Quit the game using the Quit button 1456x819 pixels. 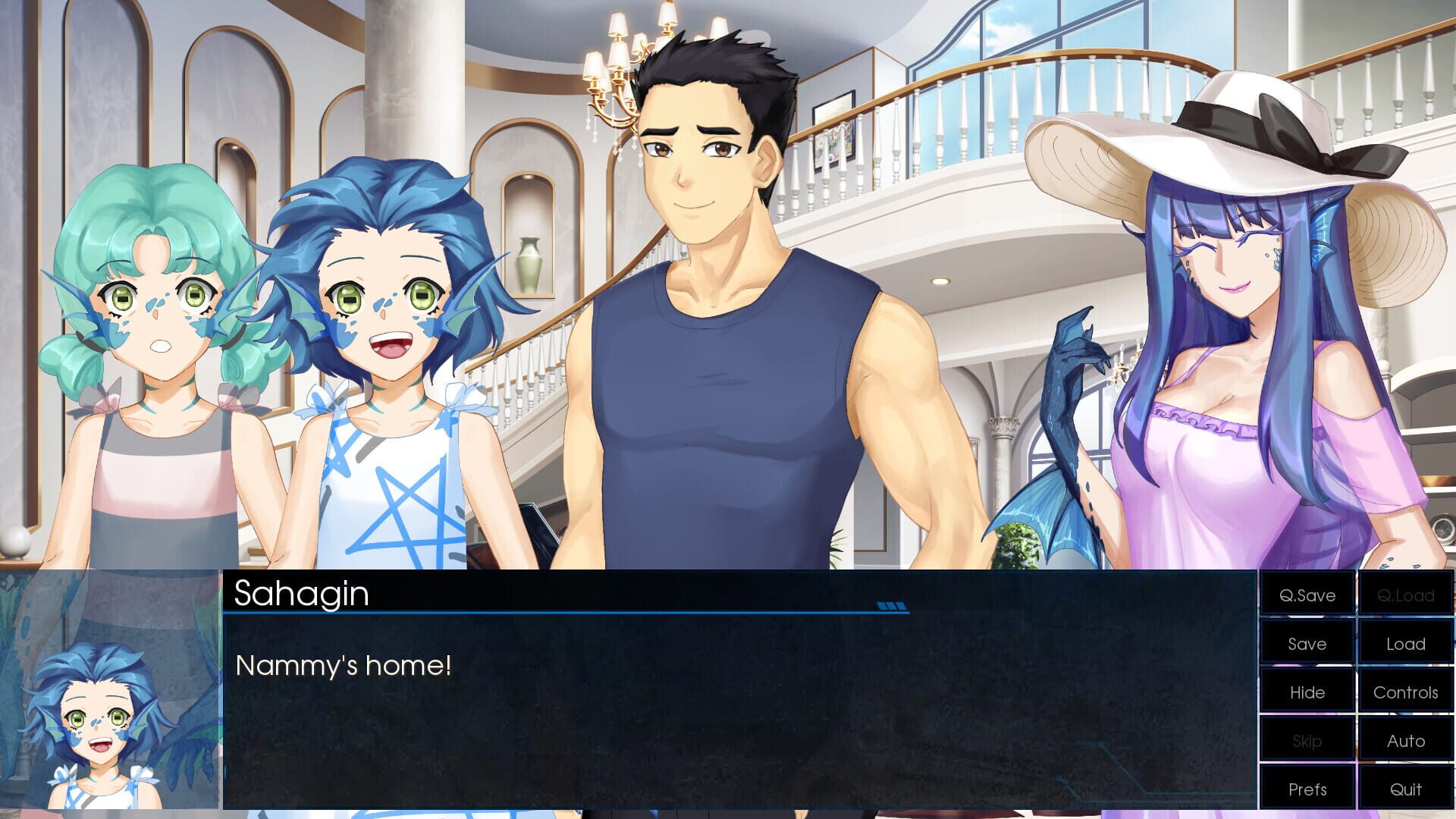click(1405, 789)
